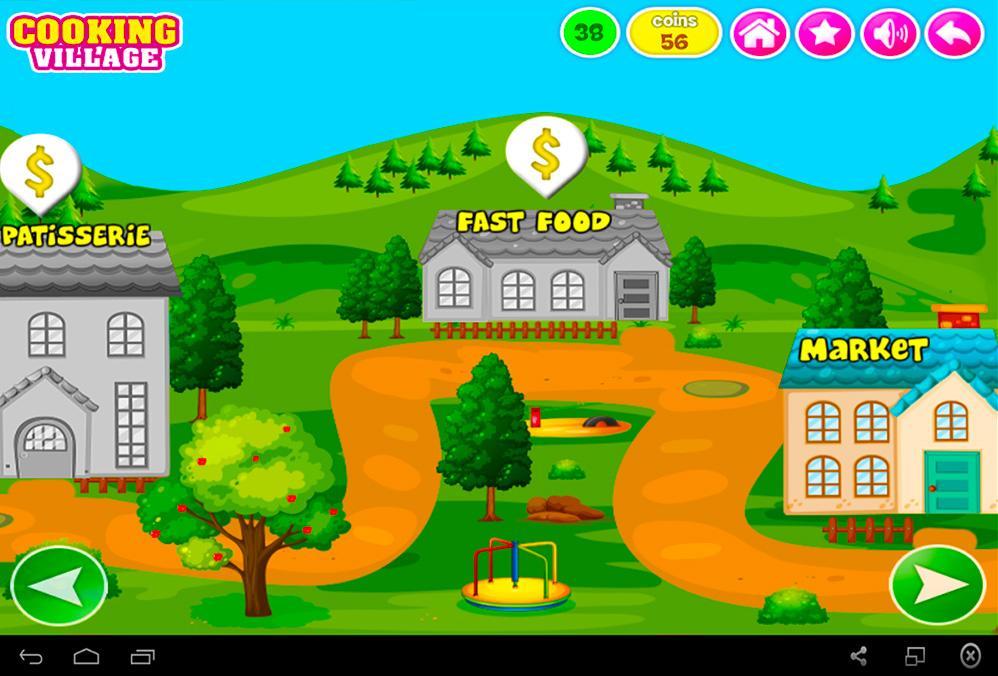Tap the Android back navigation arrow

point(31,657)
